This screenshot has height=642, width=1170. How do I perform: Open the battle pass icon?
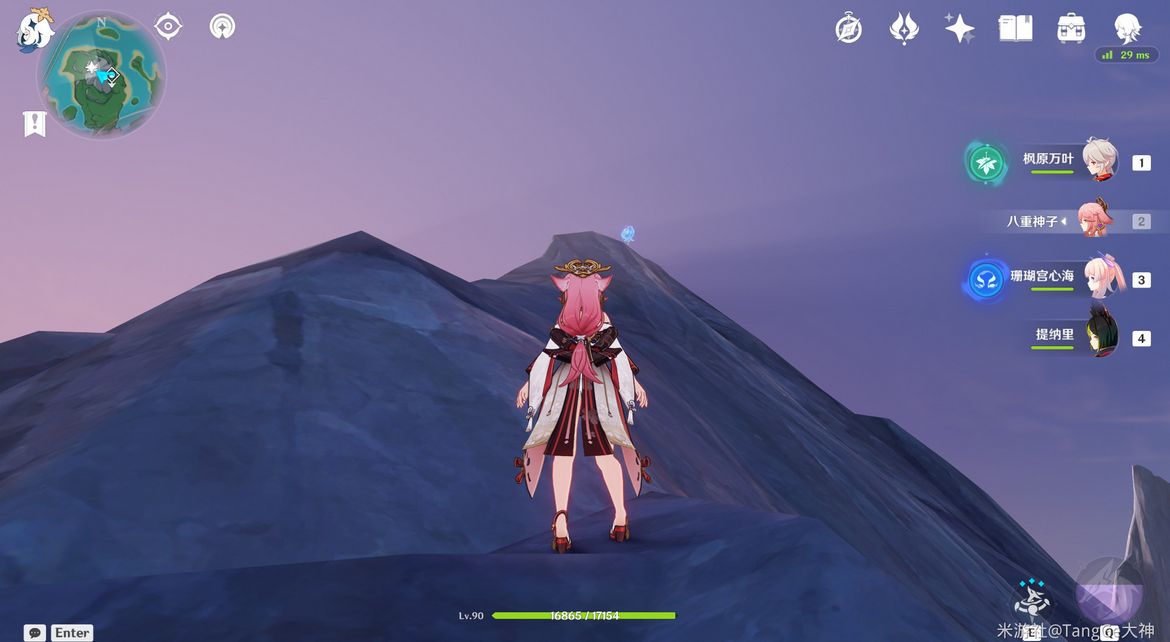pos(904,28)
